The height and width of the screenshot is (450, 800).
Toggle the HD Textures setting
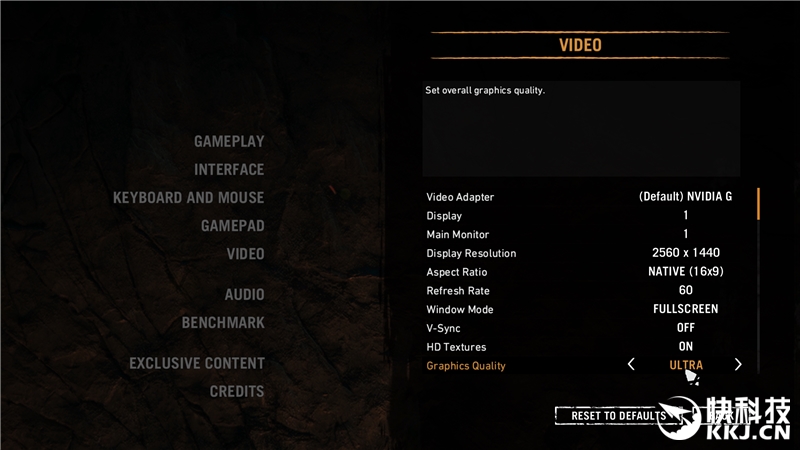(685, 347)
